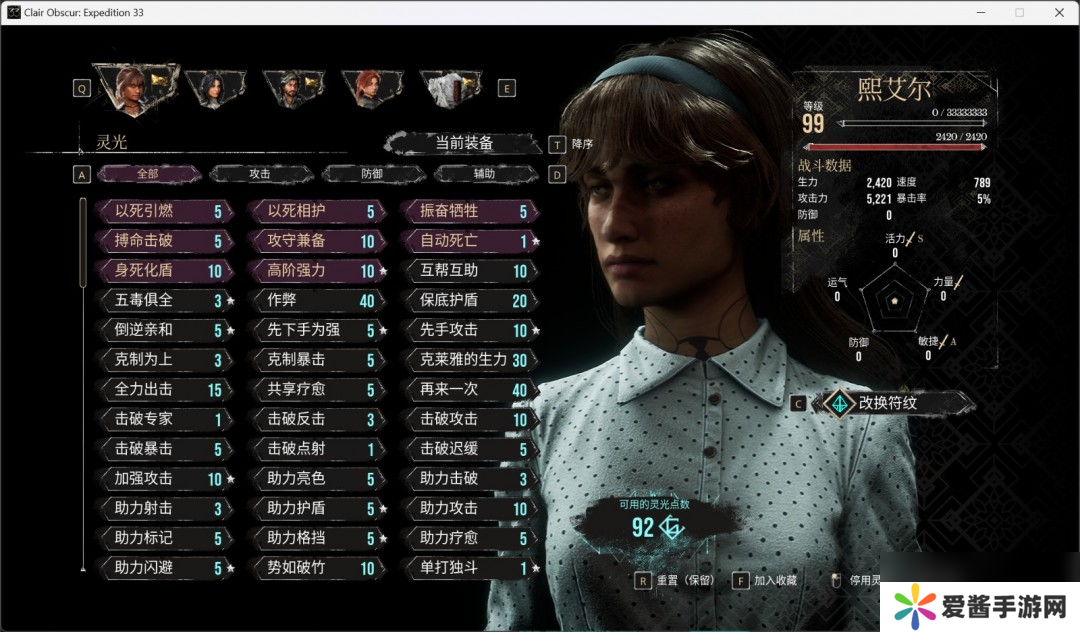Switch to the 攻击 filter tab

pyautogui.click(x=260, y=174)
